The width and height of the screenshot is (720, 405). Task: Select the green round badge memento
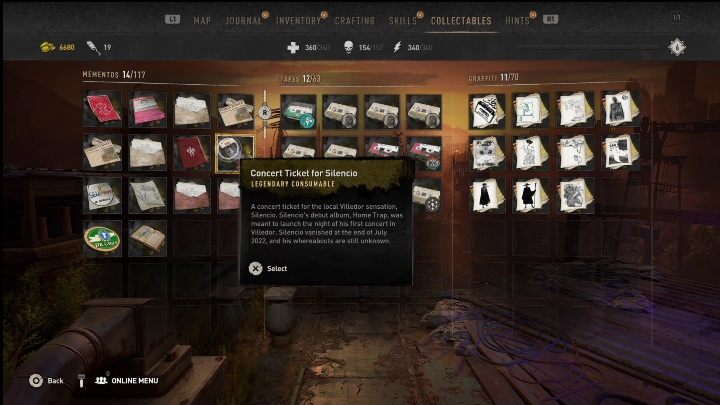[x=102, y=238]
